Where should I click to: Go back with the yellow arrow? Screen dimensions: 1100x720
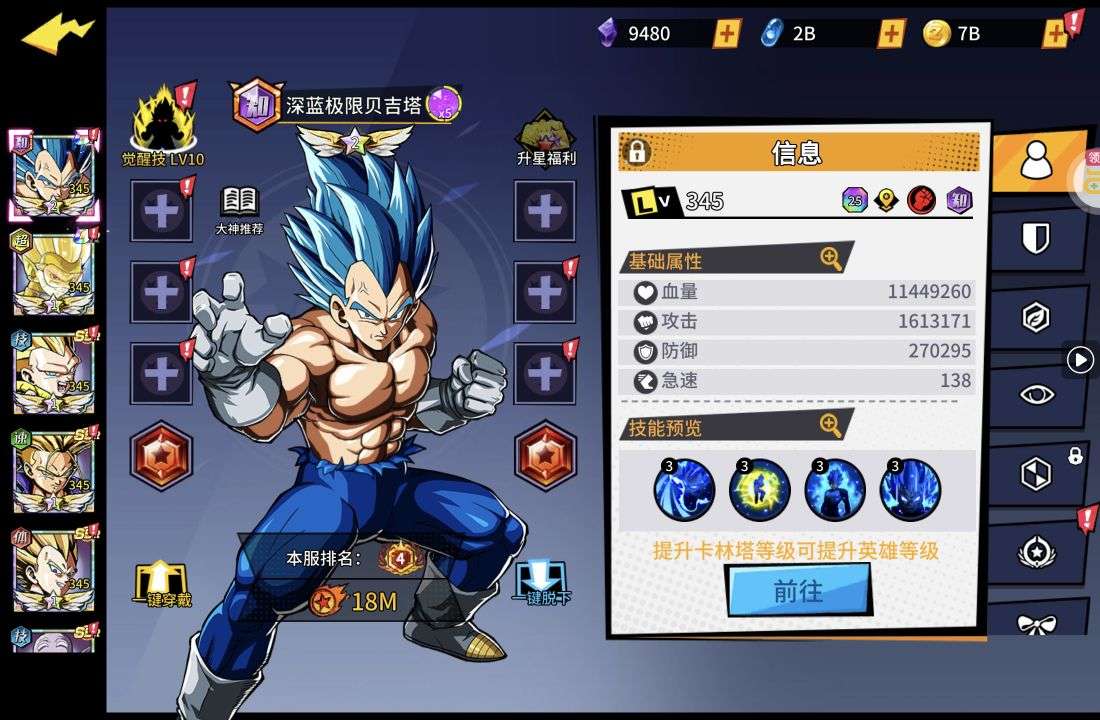(x=57, y=35)
